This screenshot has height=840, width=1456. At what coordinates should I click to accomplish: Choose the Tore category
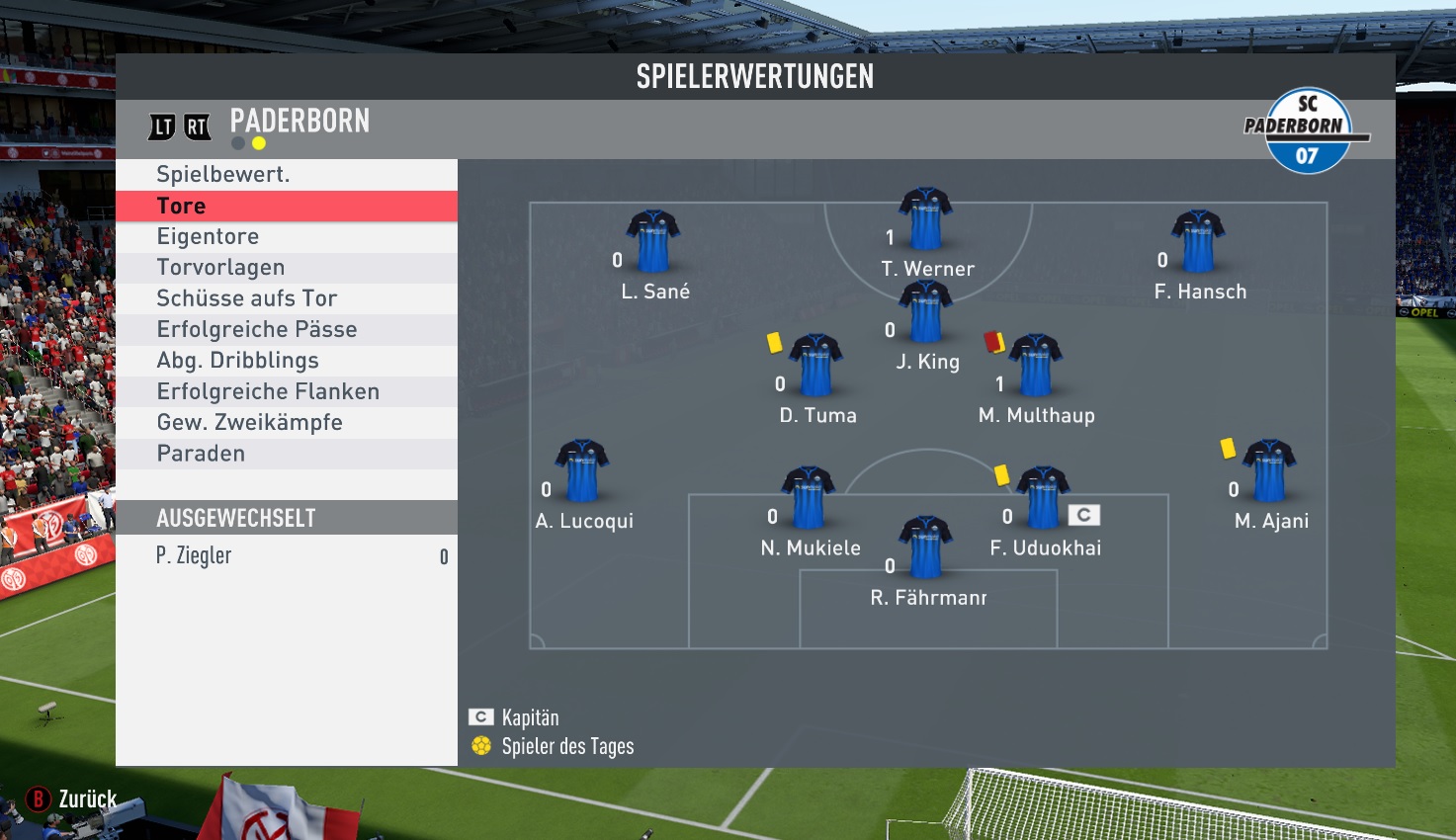(182, 206)
